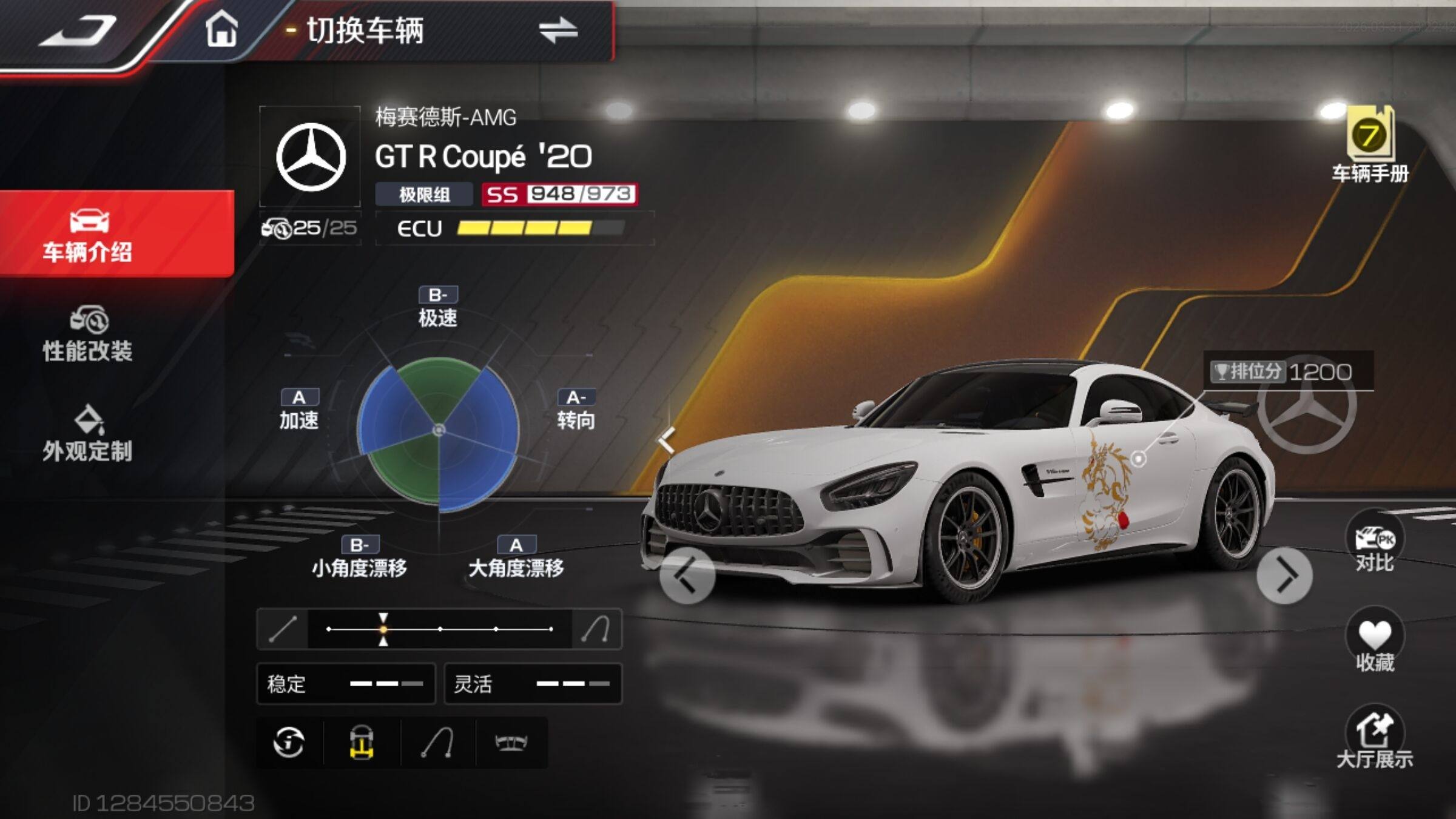Open the 外观定制 appearance customization tab
This screenshot has height=819, width=1456.
88,433
